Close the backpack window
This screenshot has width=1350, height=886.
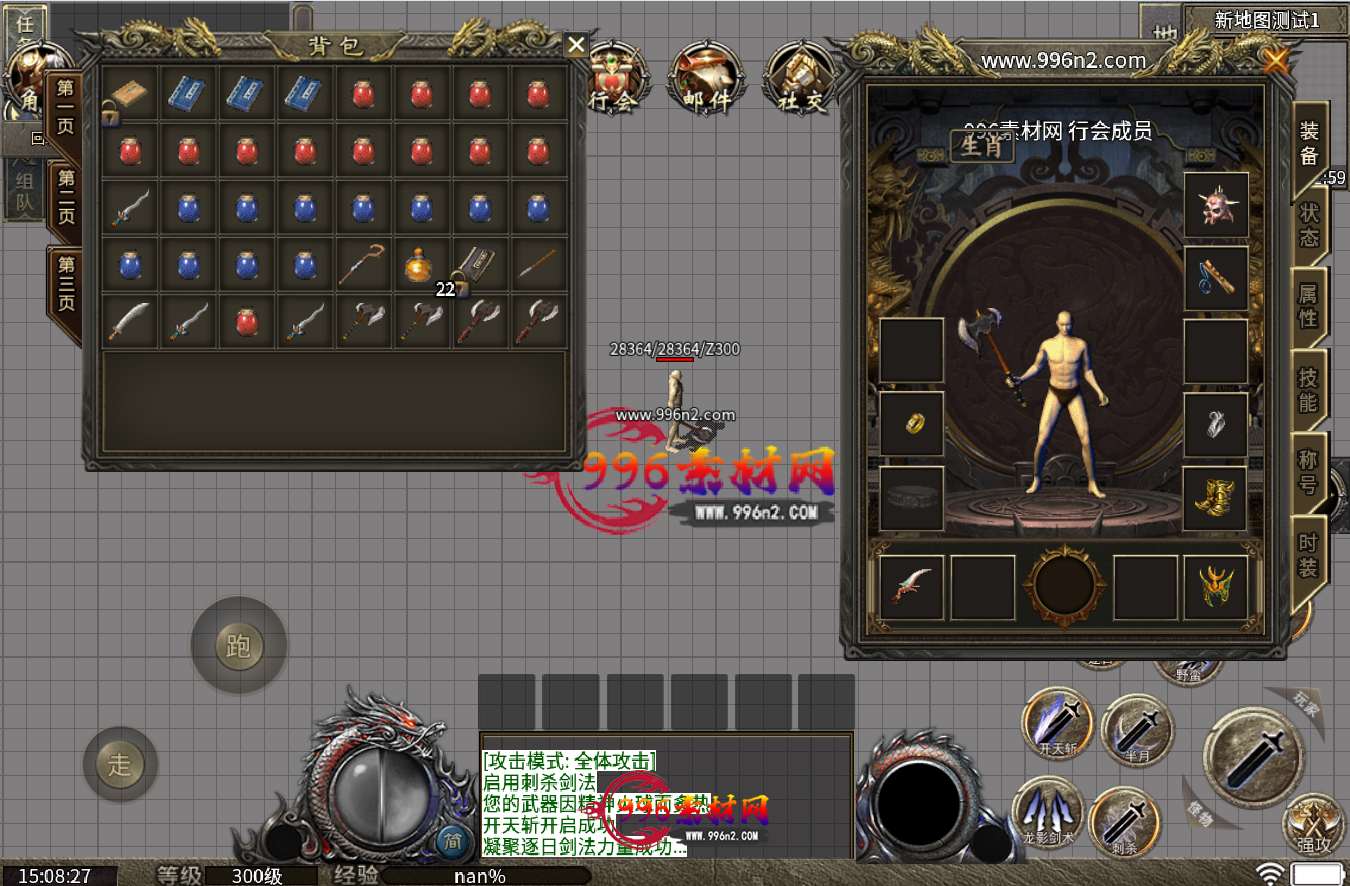576,44
